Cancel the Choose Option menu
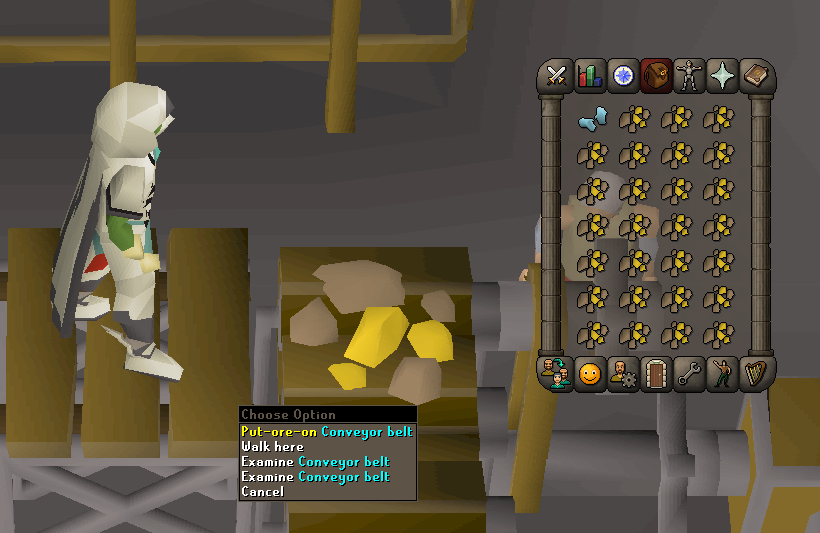Viewport: 820px width, 533px height. click(262, 492)
